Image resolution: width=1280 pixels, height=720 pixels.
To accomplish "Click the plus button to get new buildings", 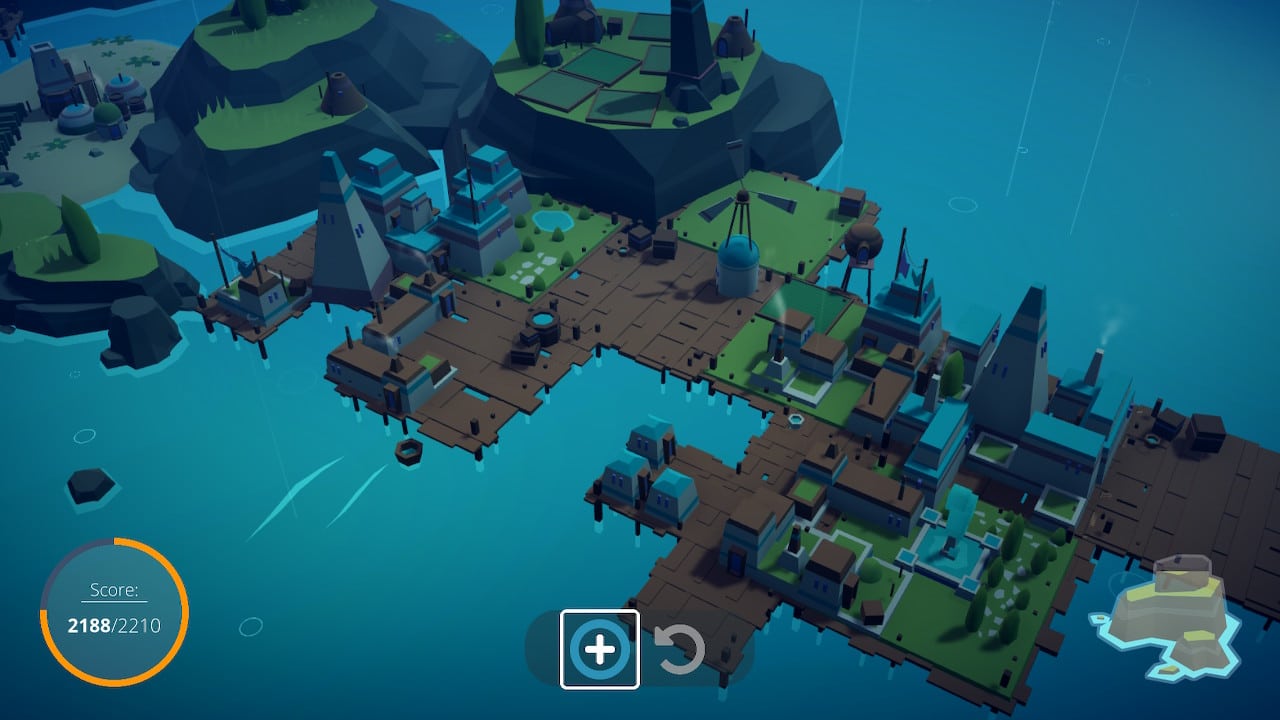I will (x=599, y=650).
